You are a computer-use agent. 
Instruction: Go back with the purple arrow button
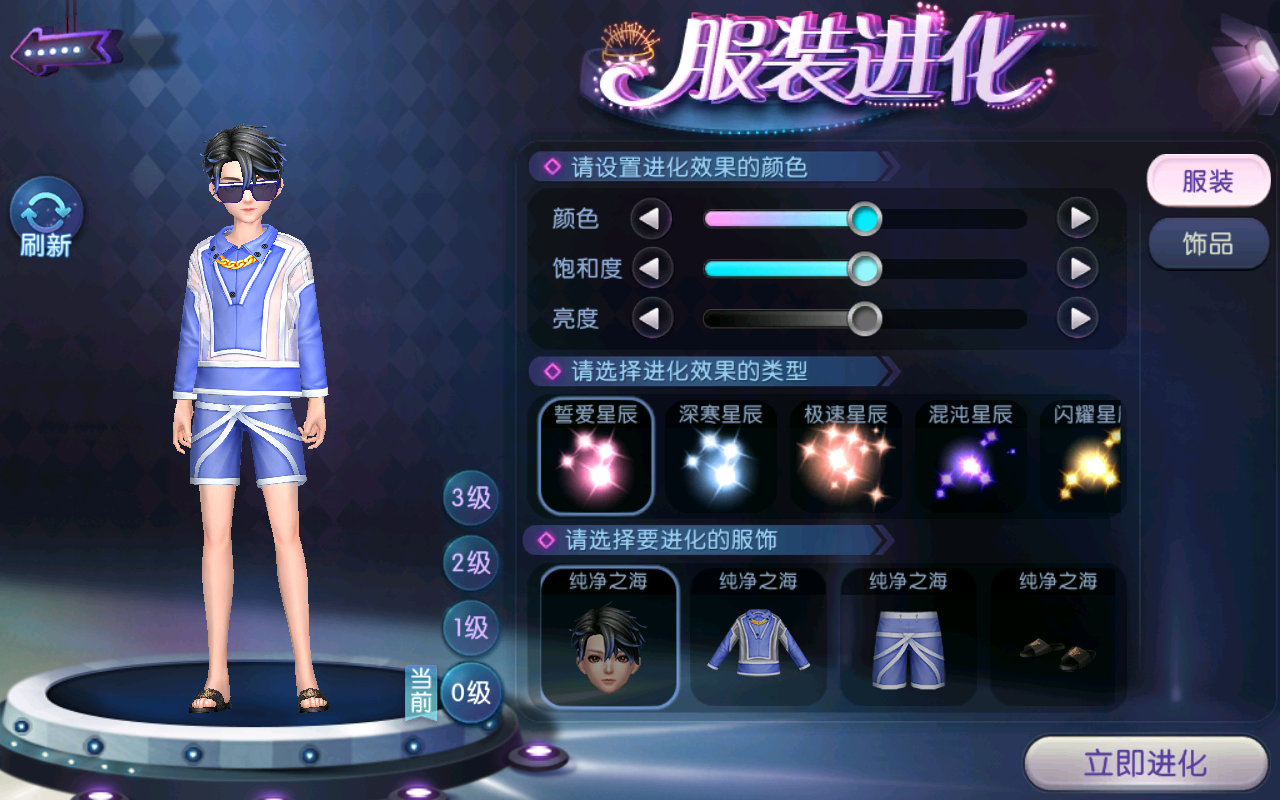tap(66, 48)
